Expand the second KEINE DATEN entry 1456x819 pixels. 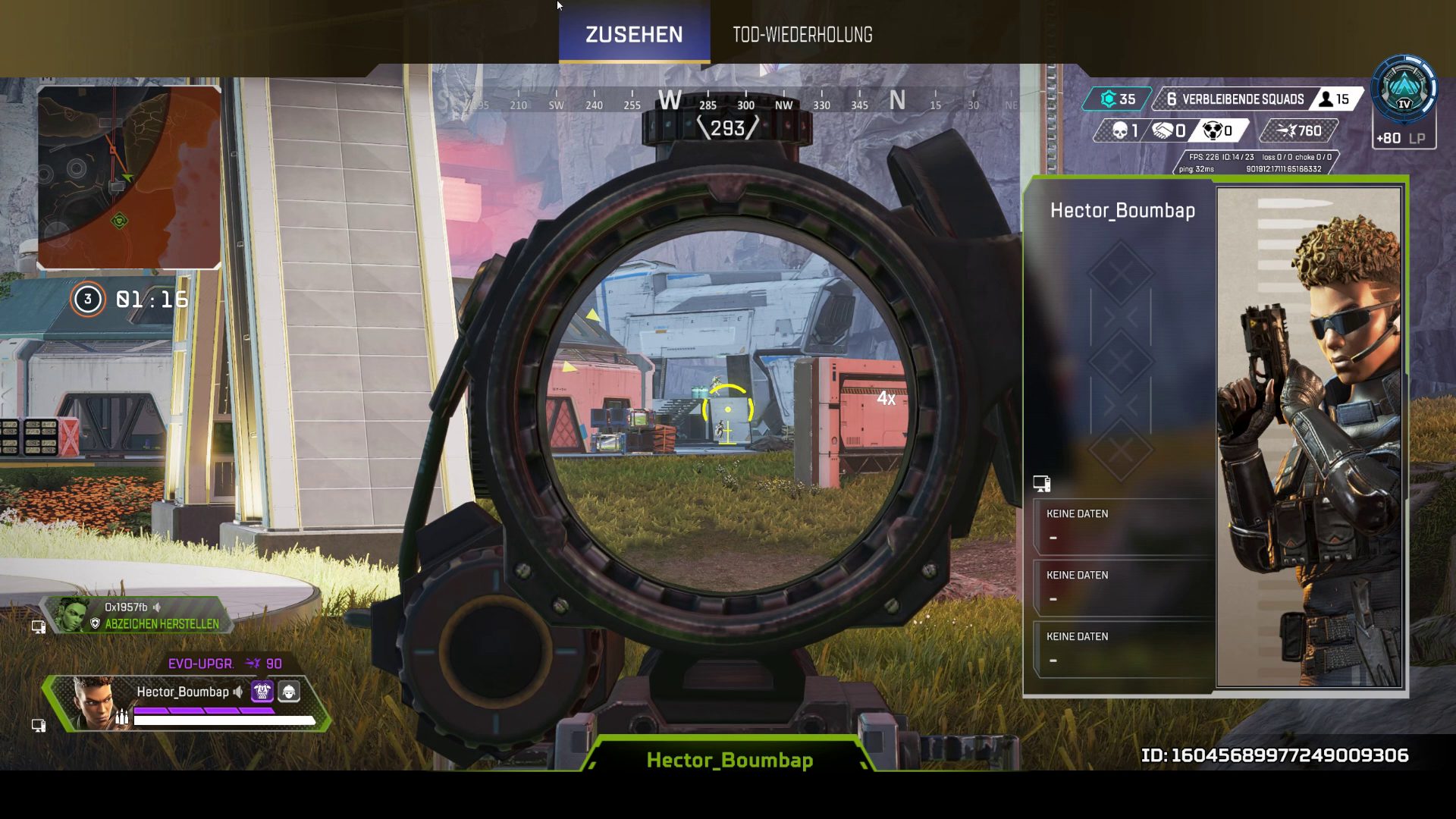(1122, 588)
